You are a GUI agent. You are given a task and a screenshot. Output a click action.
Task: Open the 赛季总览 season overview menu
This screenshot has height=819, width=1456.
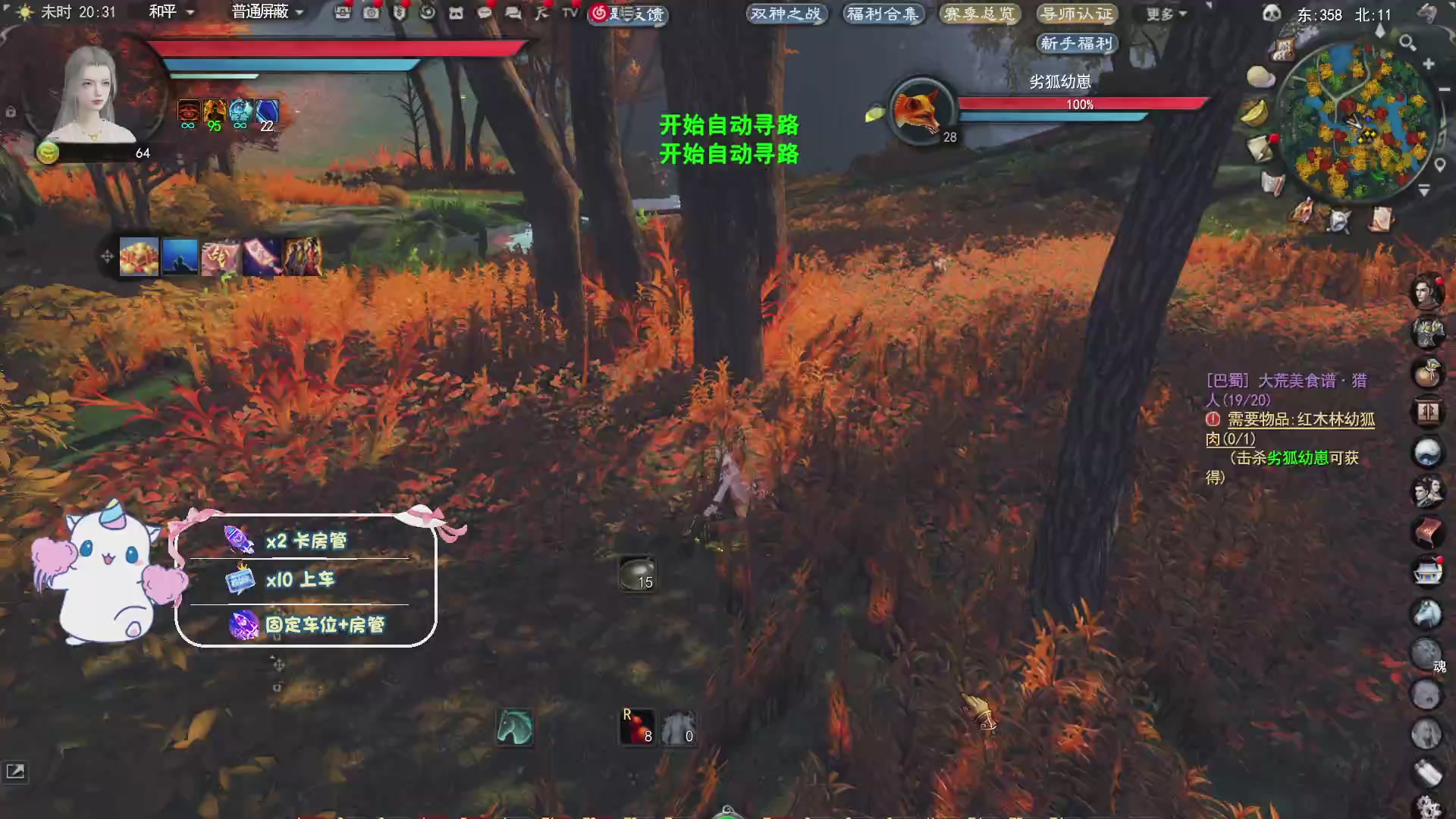[979, 13]
